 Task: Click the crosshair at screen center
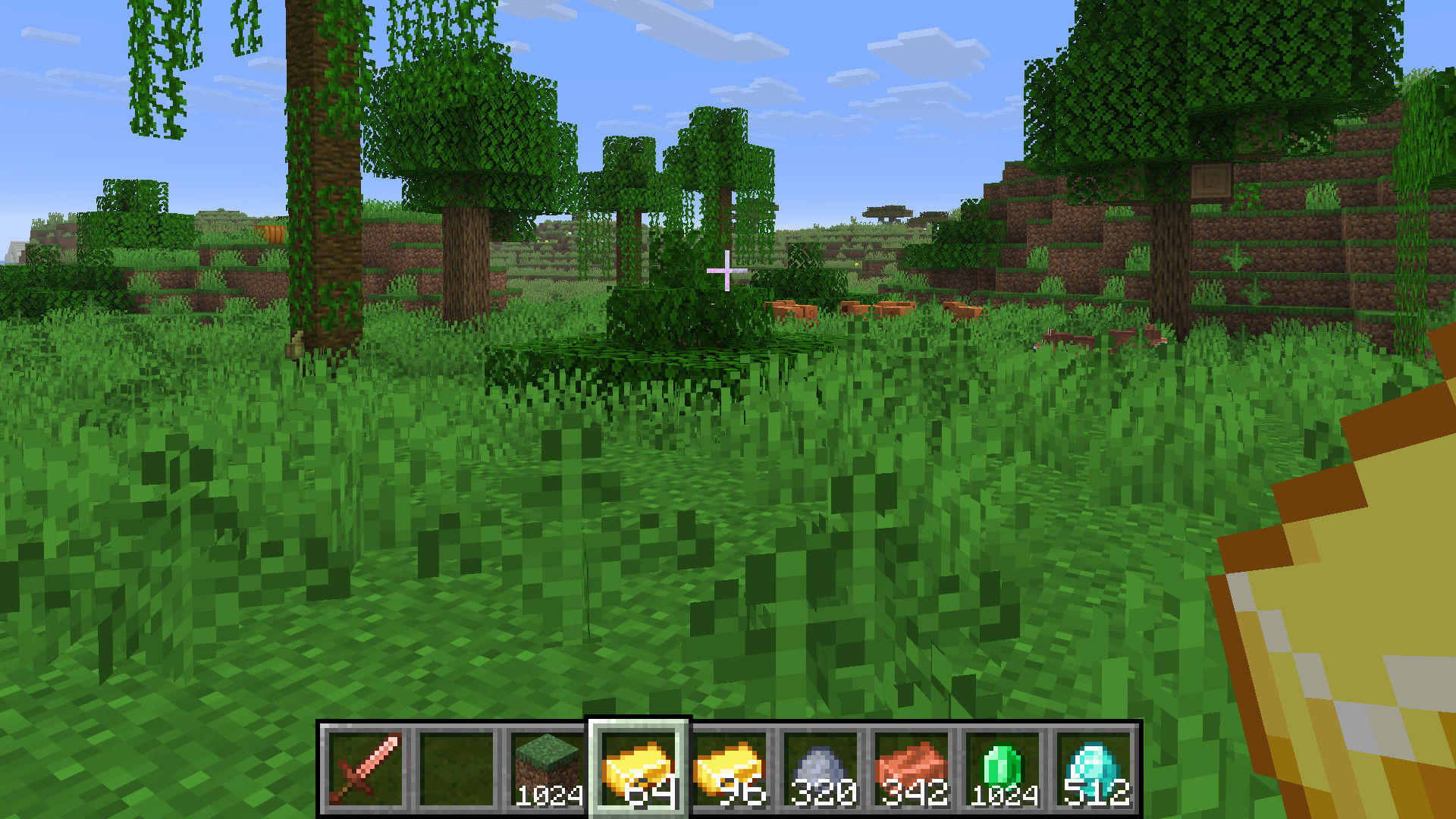coord(726,271)
